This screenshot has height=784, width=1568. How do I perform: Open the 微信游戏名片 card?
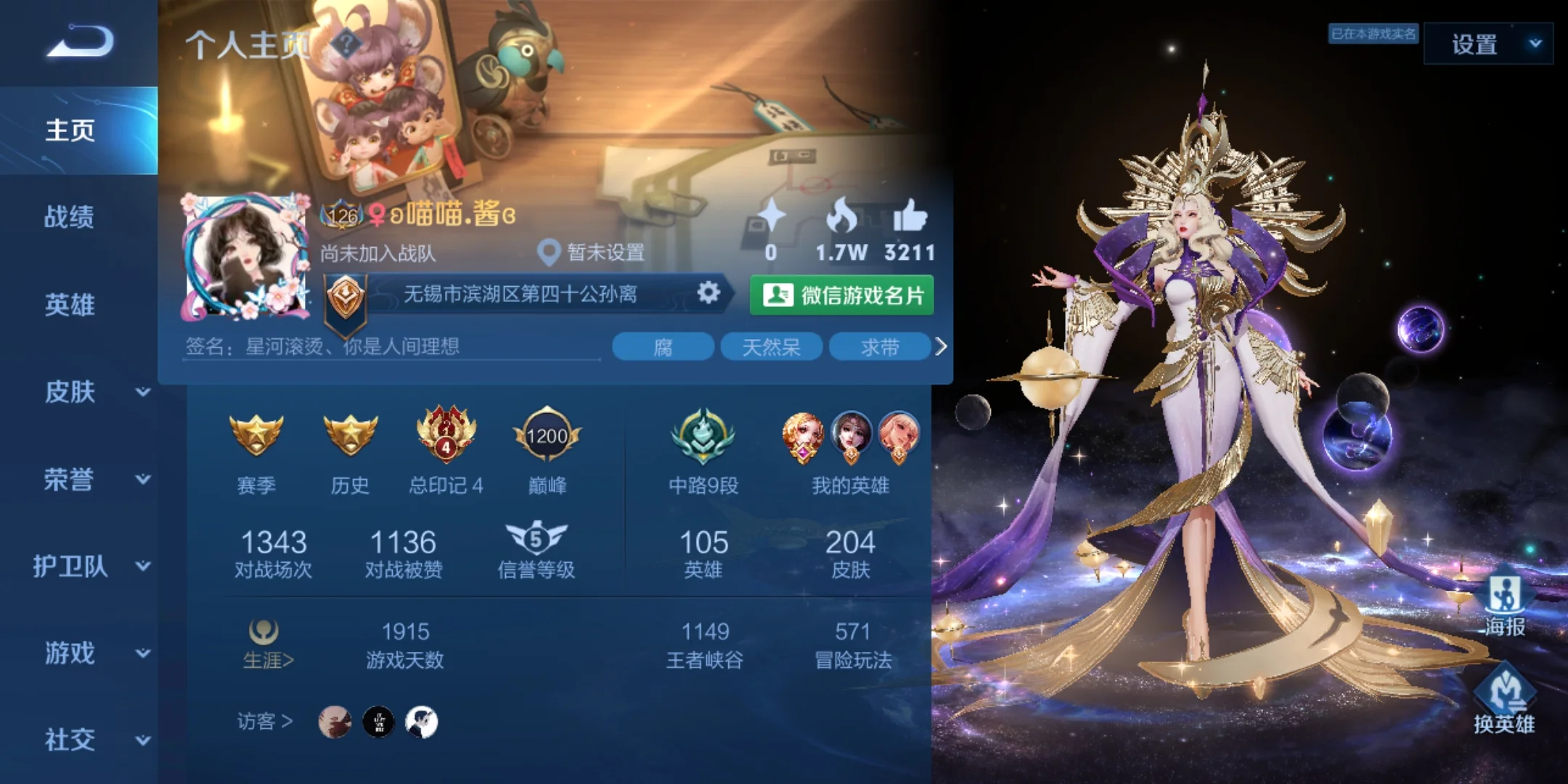pos(842,295)
